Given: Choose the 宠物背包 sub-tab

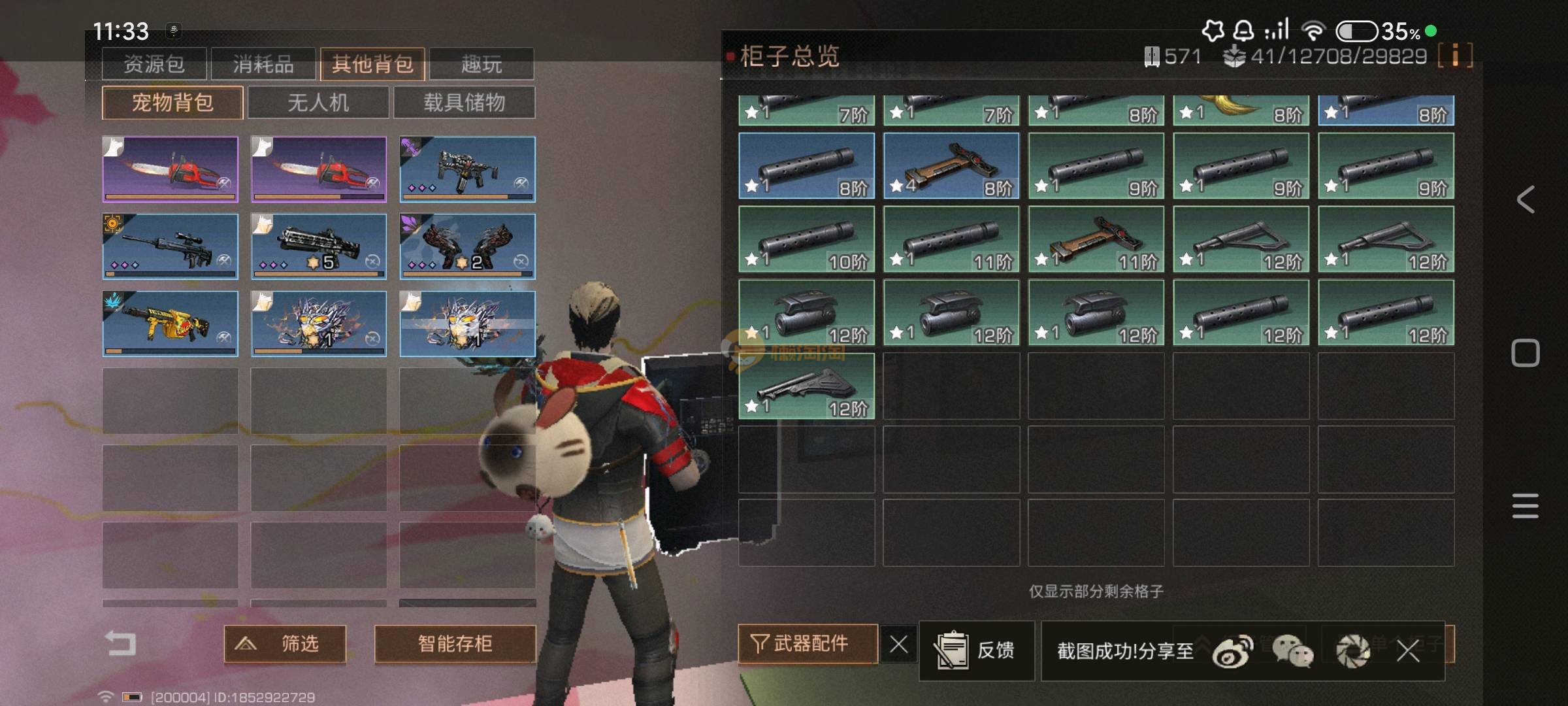Looking at the screenshot, I should click(172, 103).
